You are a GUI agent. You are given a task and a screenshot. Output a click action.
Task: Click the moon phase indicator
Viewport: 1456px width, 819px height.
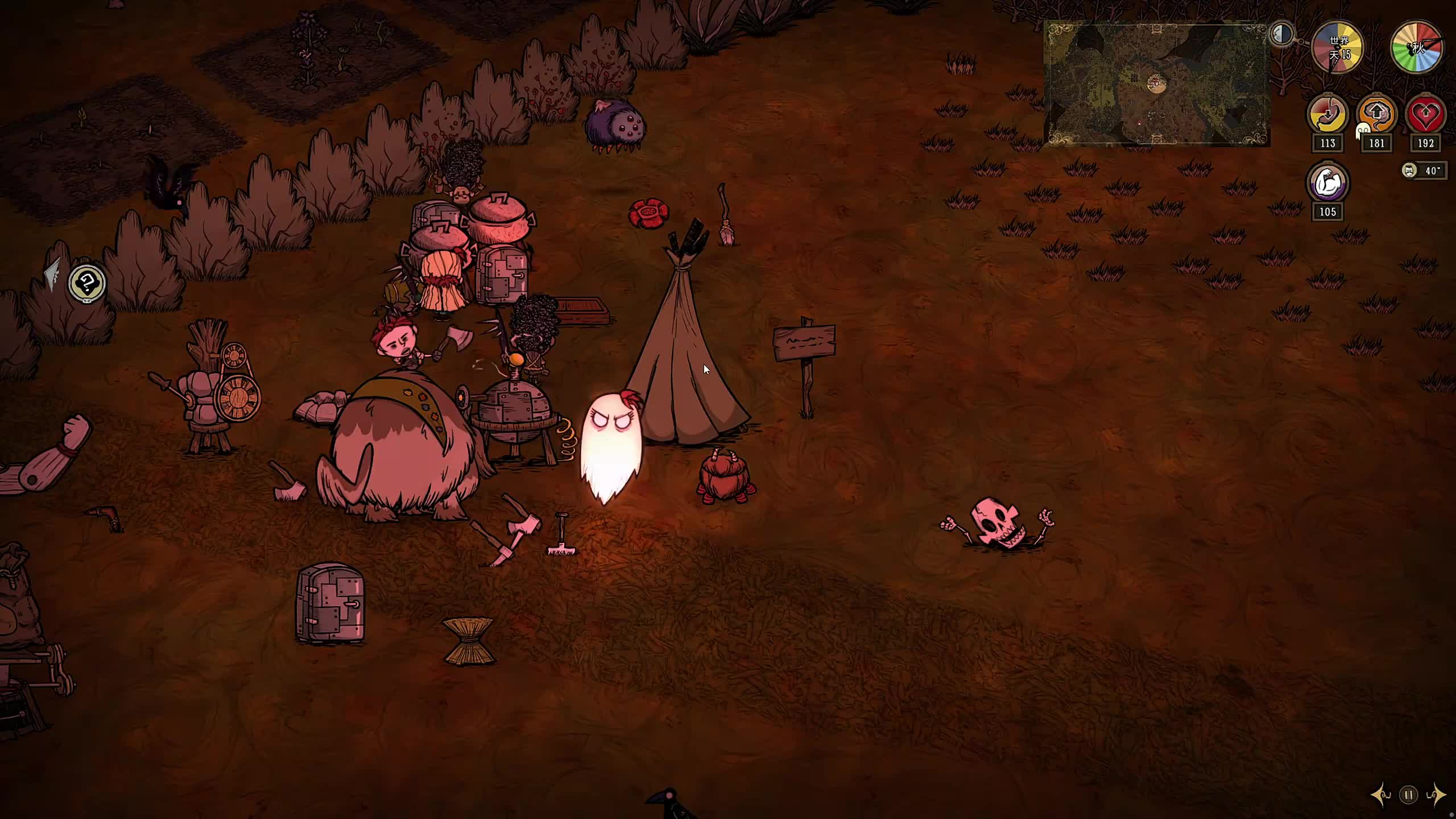1282,34
